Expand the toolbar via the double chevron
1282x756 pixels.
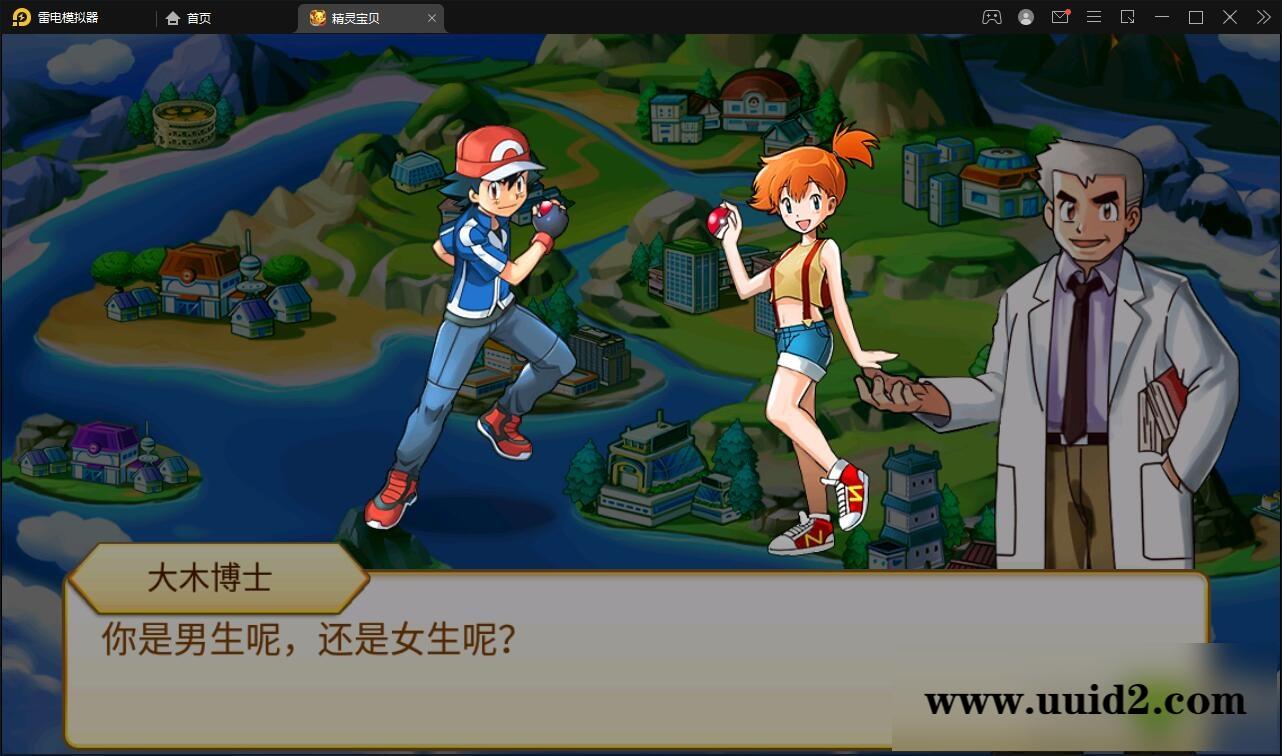[1262, 17]
